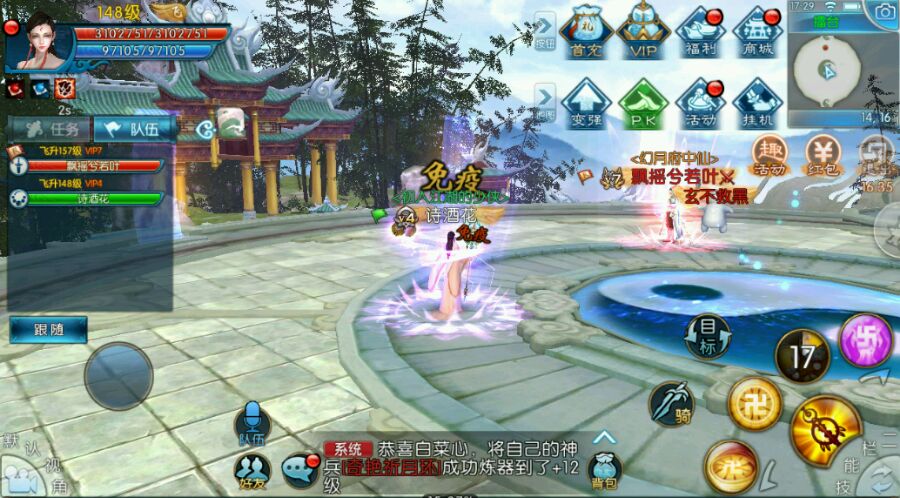
Task: Switch target with the 目标 button
Action: point(708,336)
